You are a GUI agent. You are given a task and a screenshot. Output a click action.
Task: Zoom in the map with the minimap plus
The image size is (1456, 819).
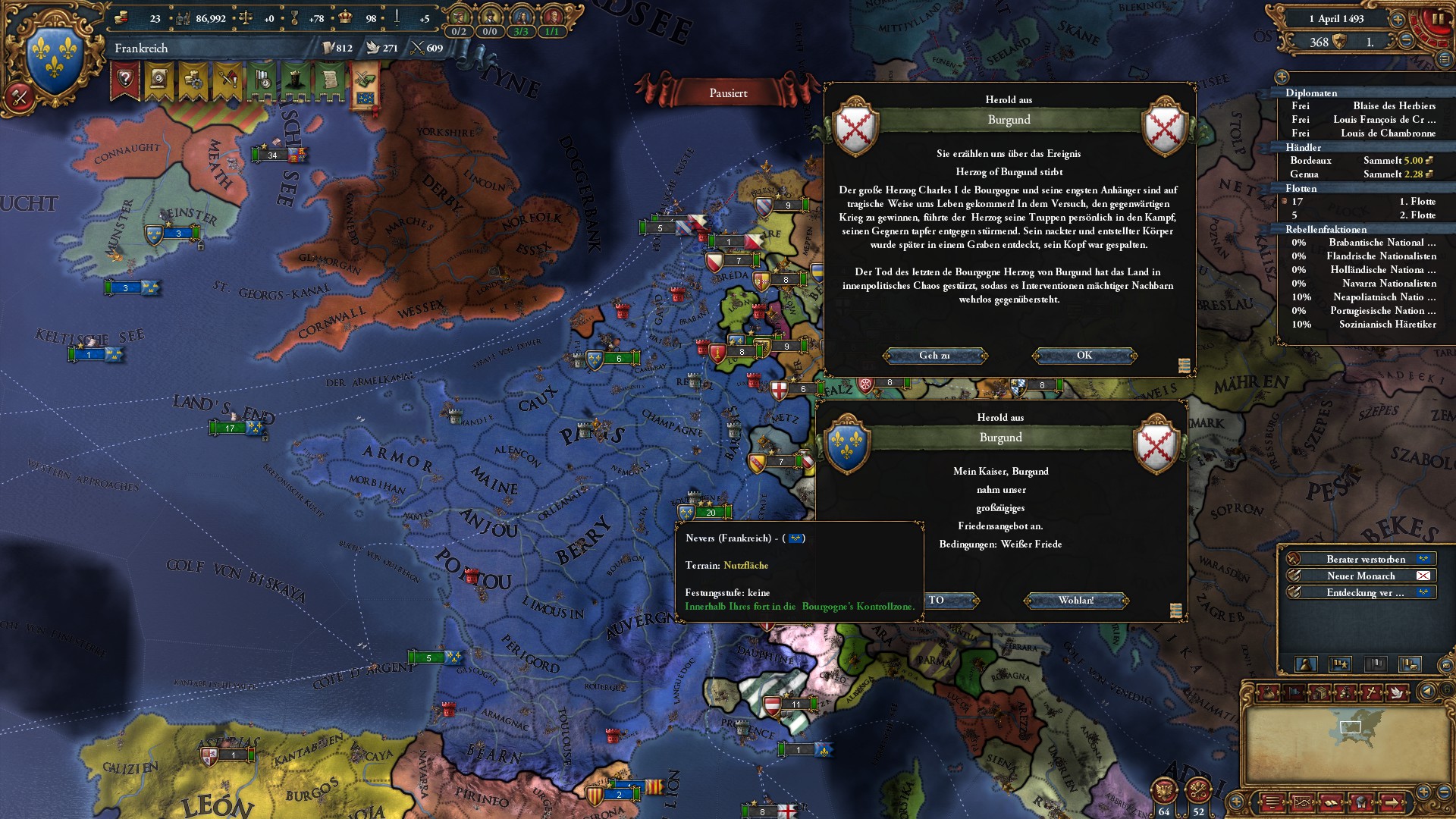(x=1423, y=792)
